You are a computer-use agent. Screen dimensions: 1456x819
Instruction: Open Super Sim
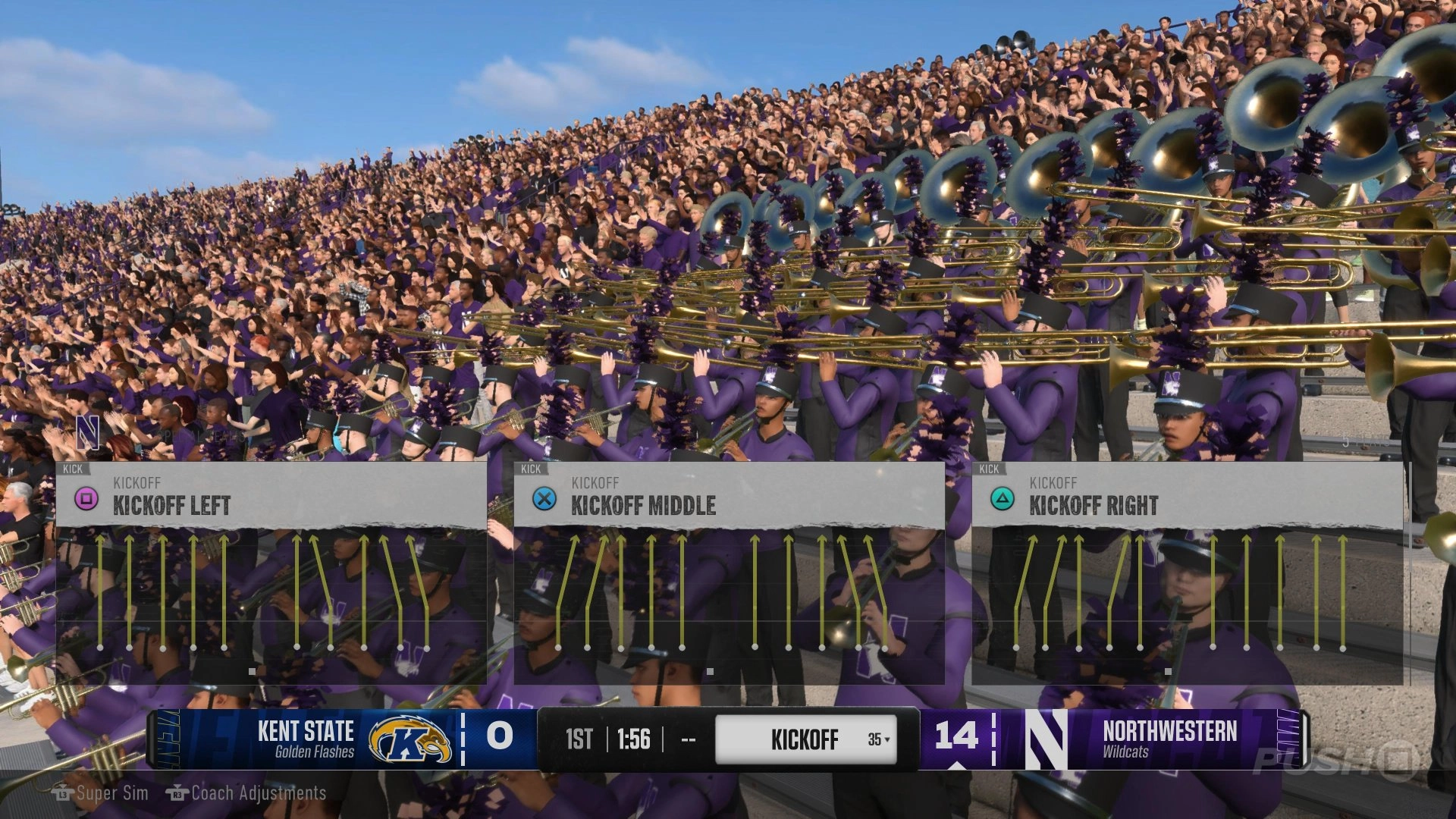point(112,794)
